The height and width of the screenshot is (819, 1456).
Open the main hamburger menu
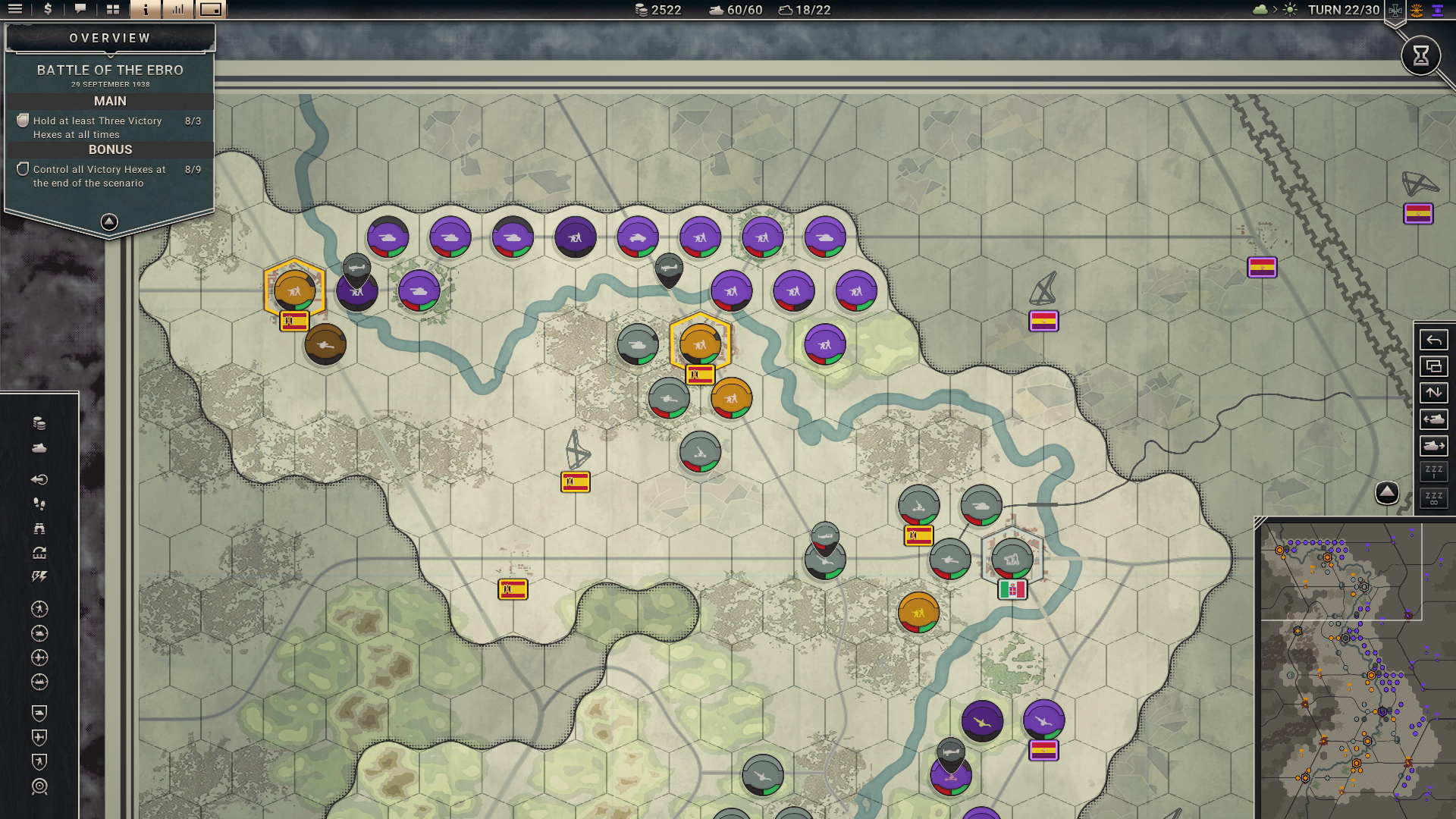pos(15,11)
